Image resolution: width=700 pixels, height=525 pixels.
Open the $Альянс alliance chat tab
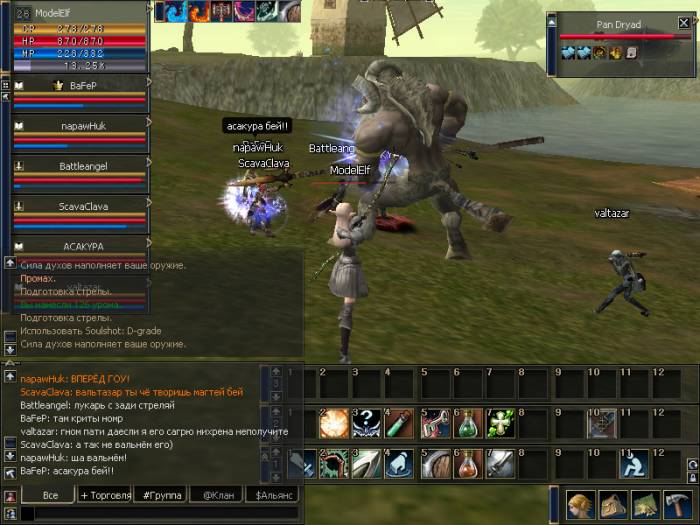coord(274,494)
